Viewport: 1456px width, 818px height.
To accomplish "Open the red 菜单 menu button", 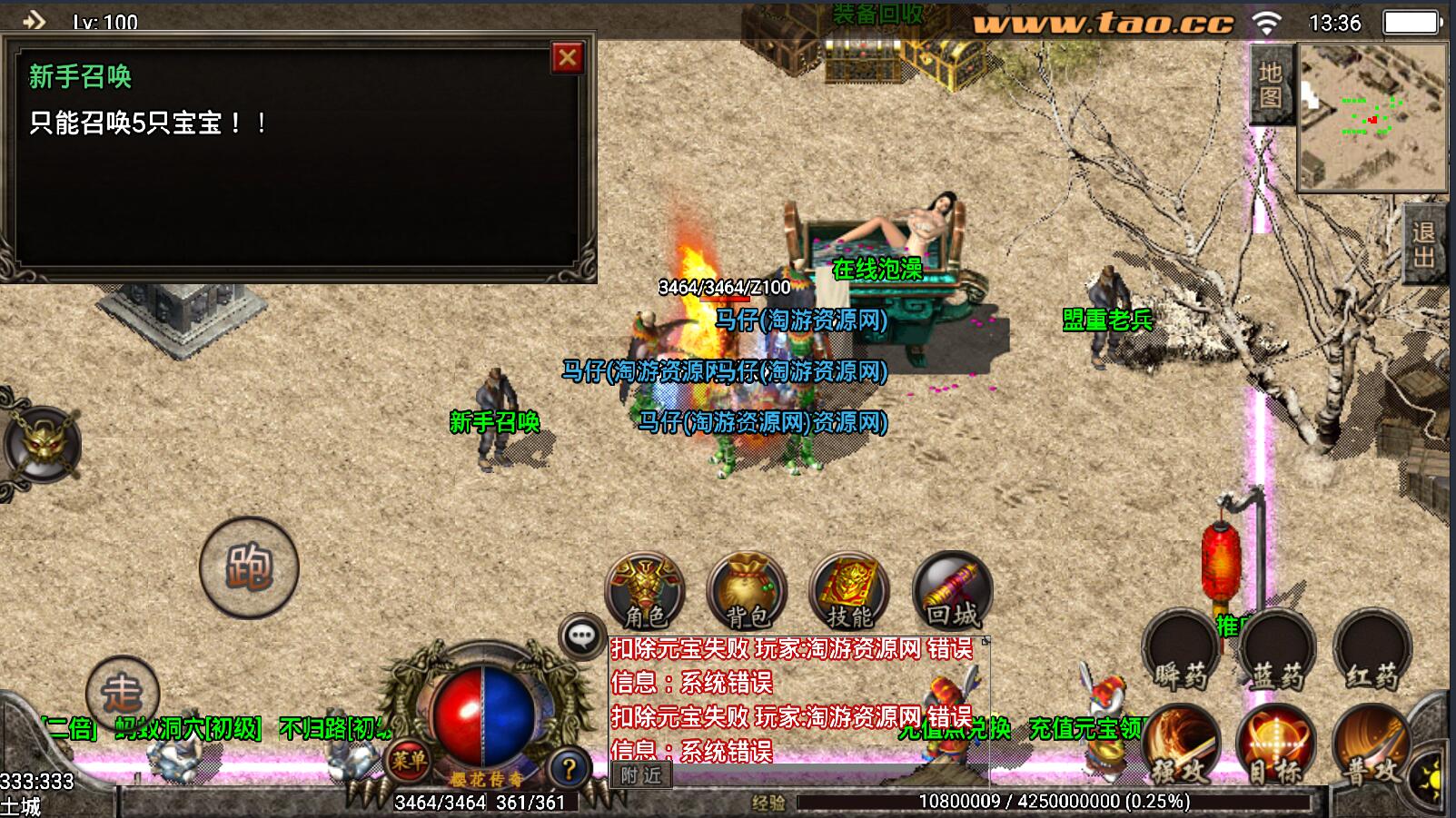I will (x=409, y=759).
